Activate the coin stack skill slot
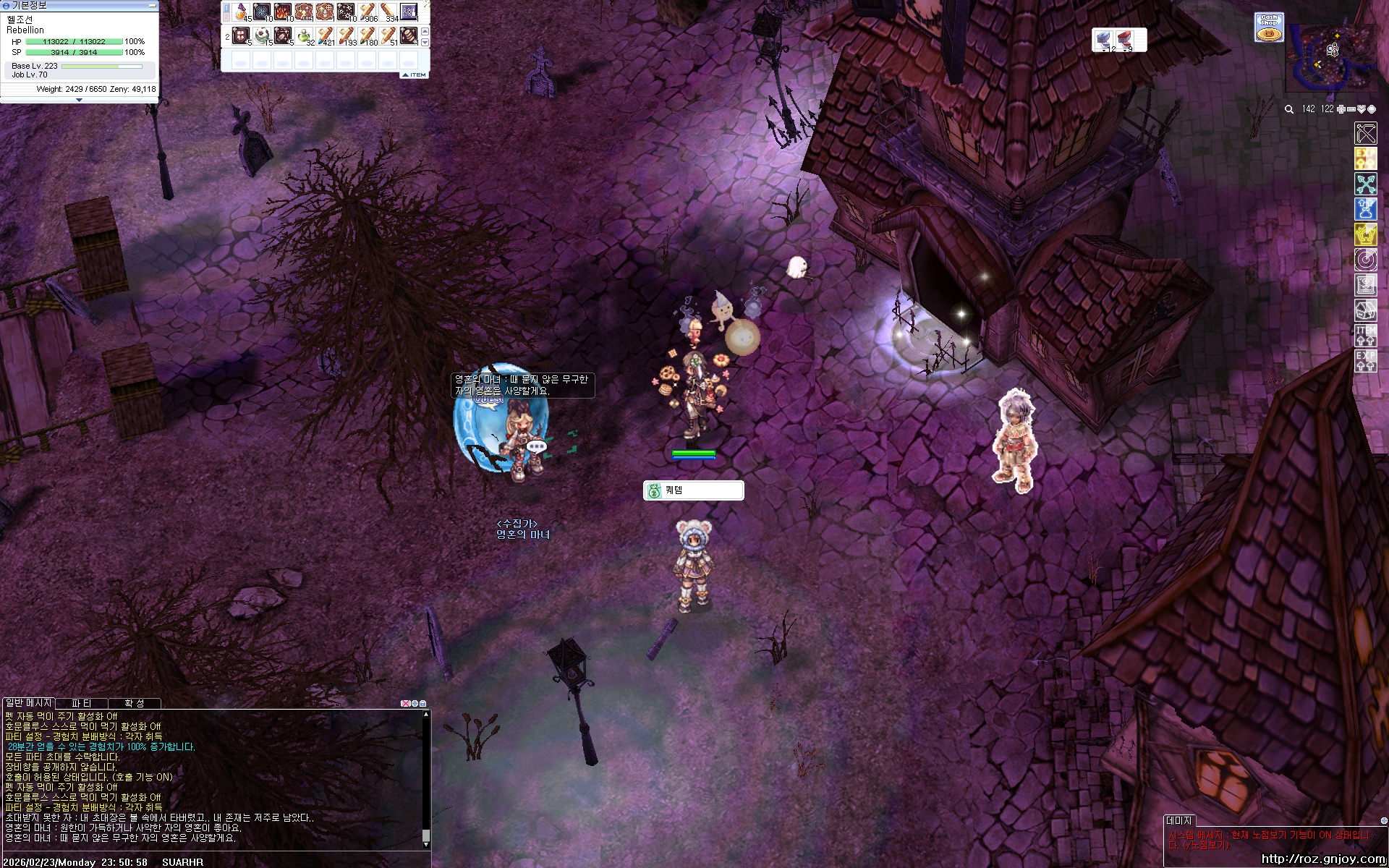The image size is (1389, 868). tap(409, 35)
